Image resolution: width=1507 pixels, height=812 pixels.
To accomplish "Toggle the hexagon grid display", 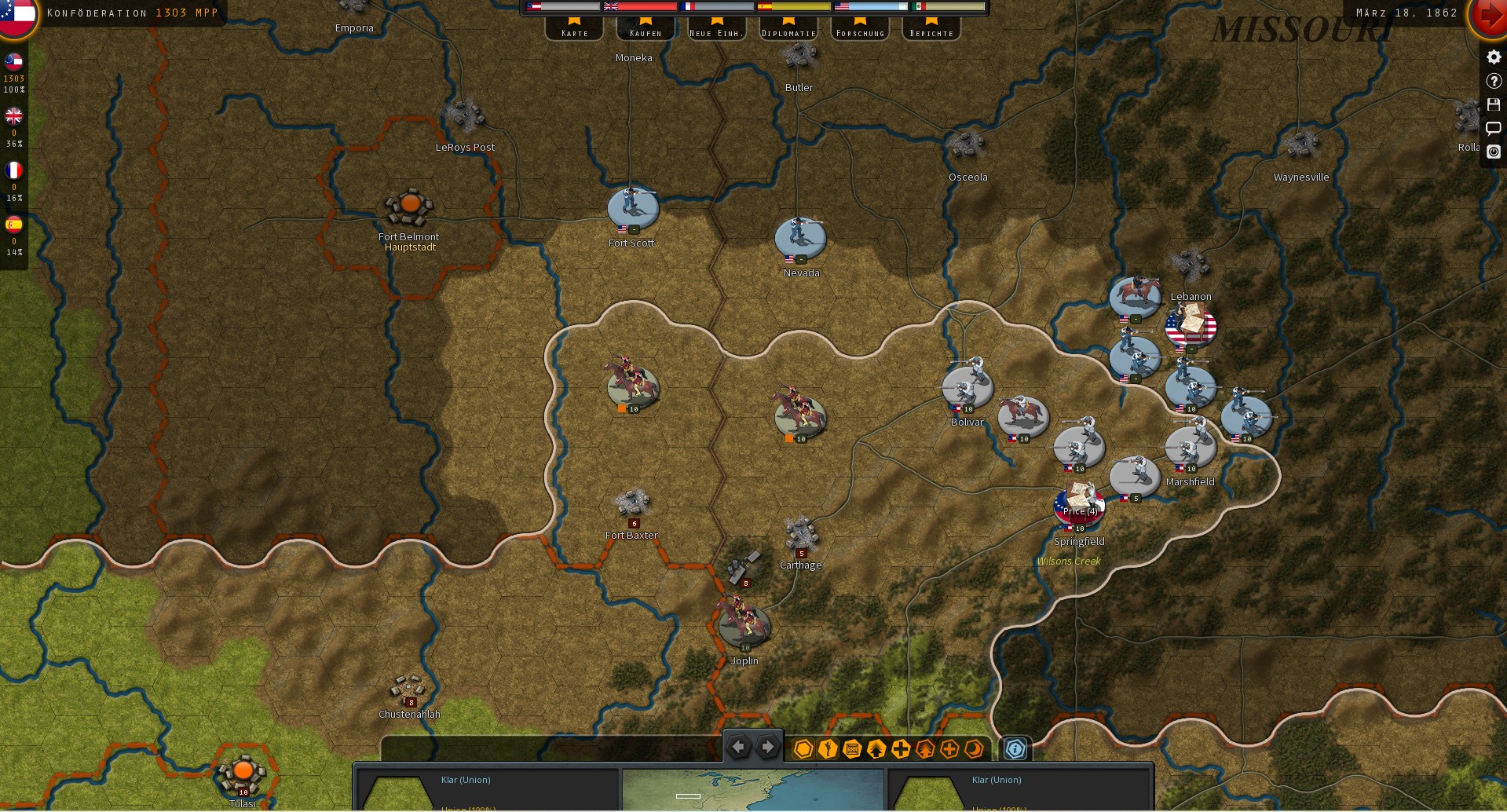I will click(802, 749).
